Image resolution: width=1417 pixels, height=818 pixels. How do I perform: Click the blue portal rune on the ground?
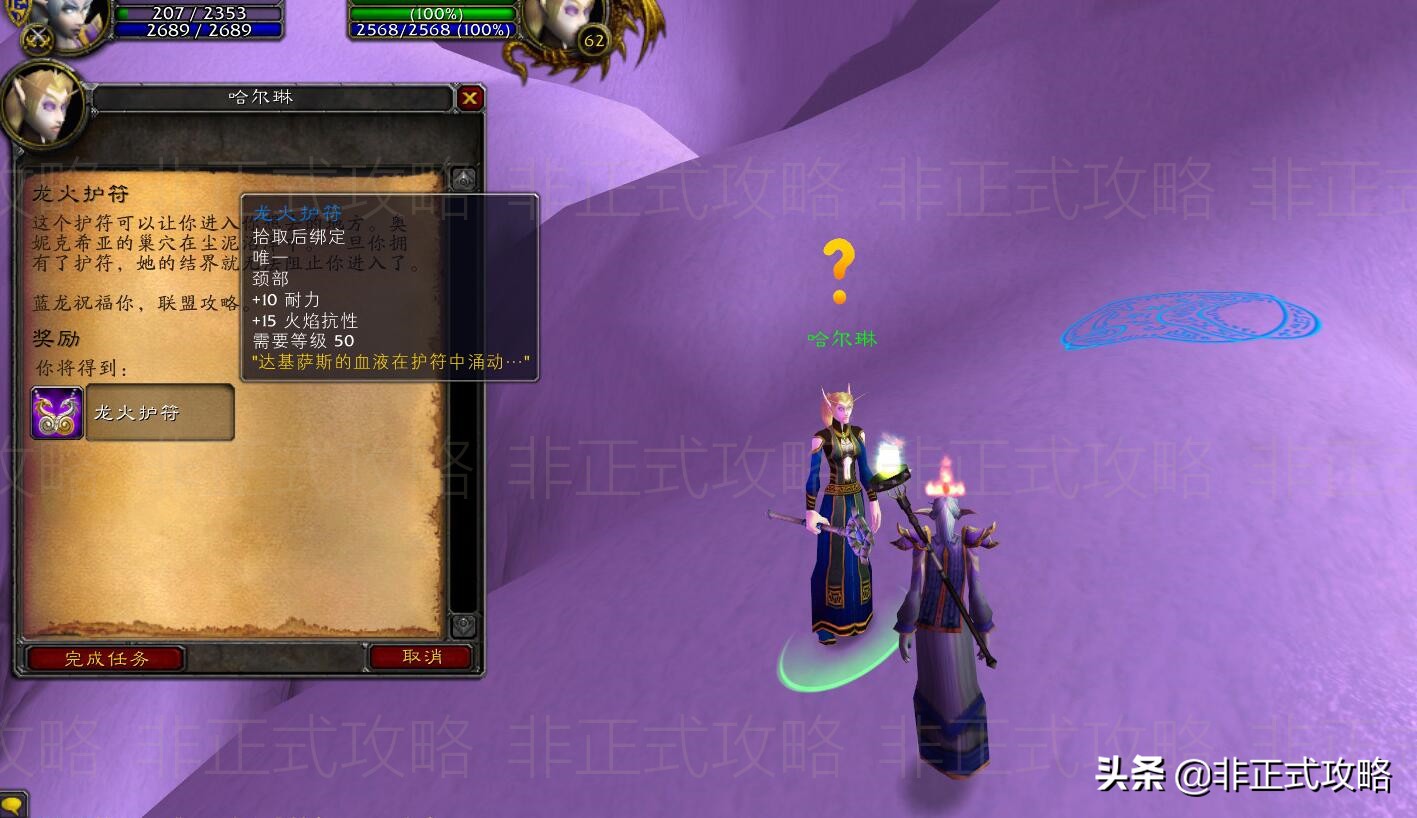coord(1192,320)
